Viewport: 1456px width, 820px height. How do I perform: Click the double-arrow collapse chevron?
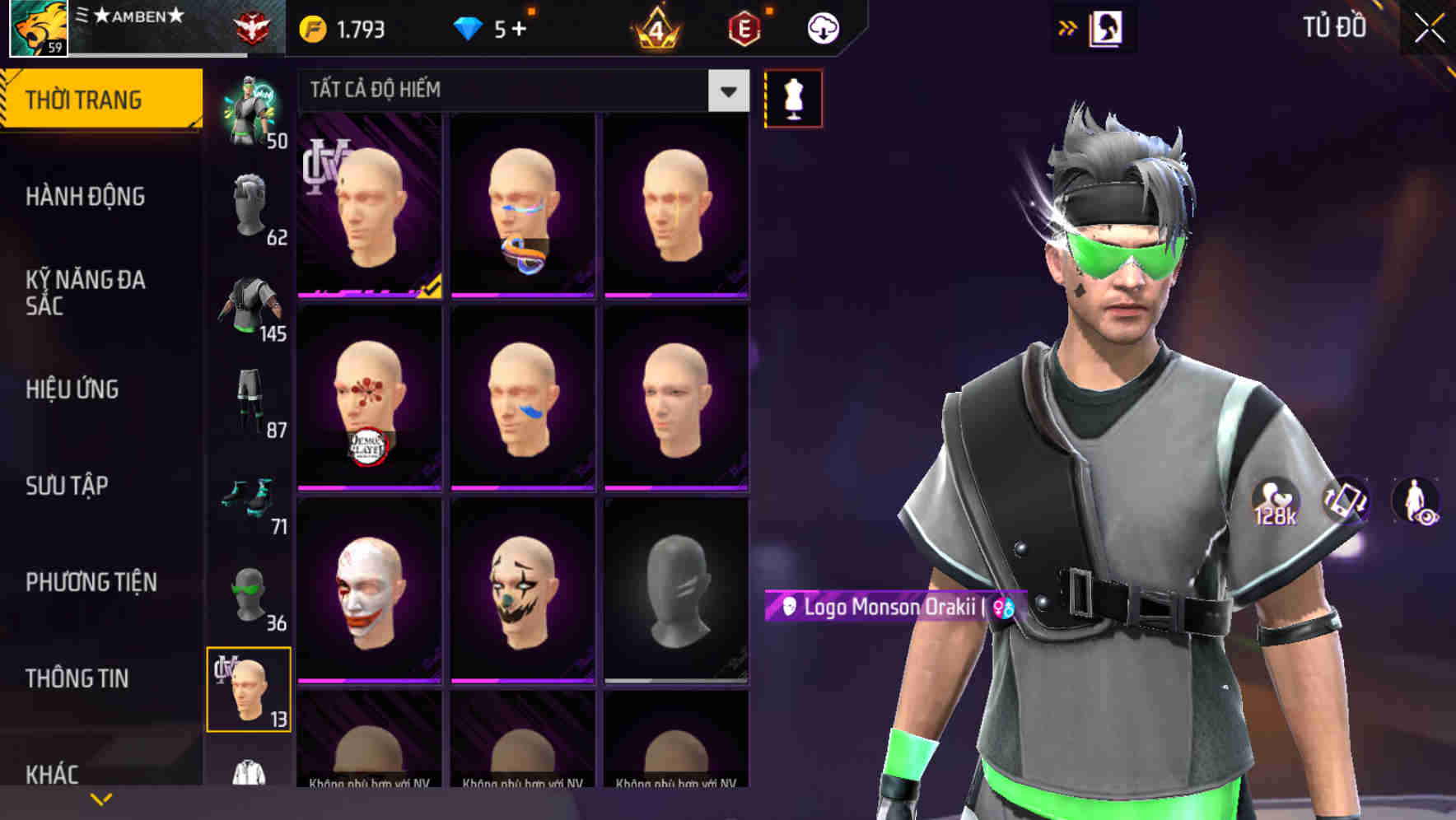(1066, 27)
